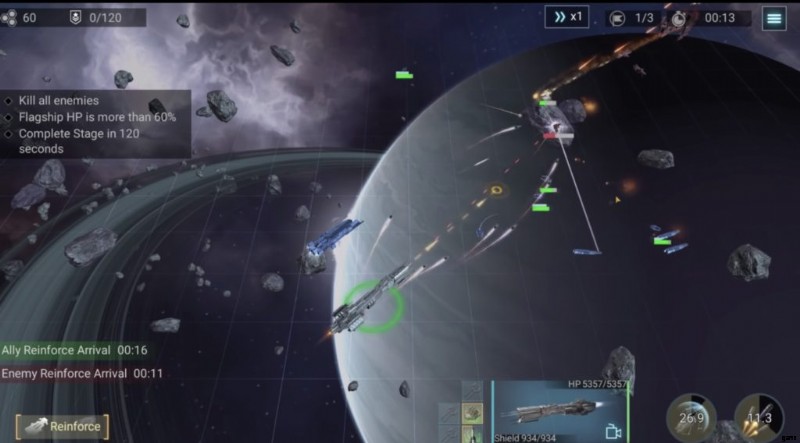
Task: Call reinforcements with the Reinforce button
Action: click(62, 427)
